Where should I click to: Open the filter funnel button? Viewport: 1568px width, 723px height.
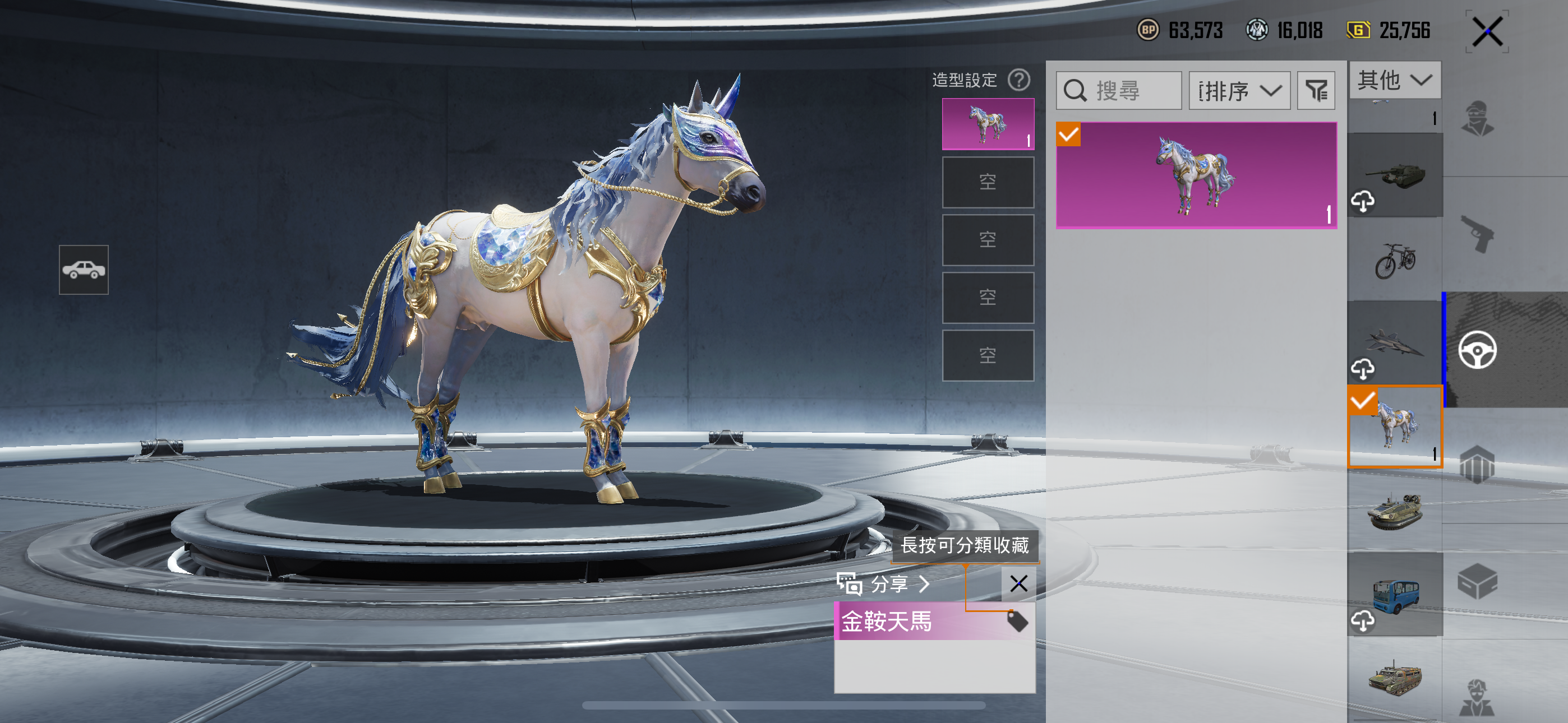pyautogui.click(x=1316, y=91)
